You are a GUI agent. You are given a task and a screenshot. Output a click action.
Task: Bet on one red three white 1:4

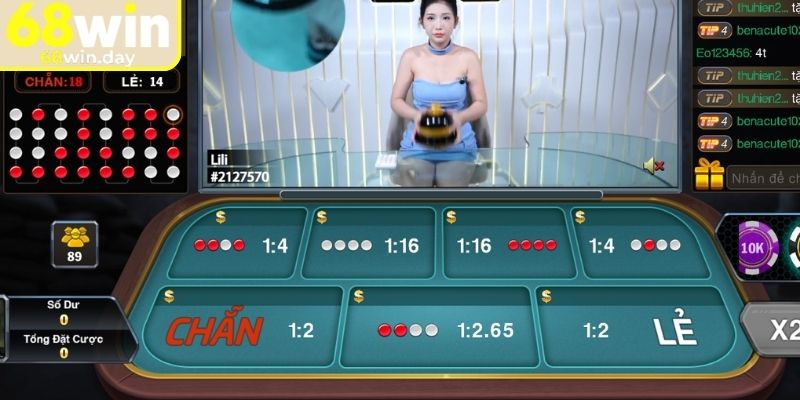(640, 245)
